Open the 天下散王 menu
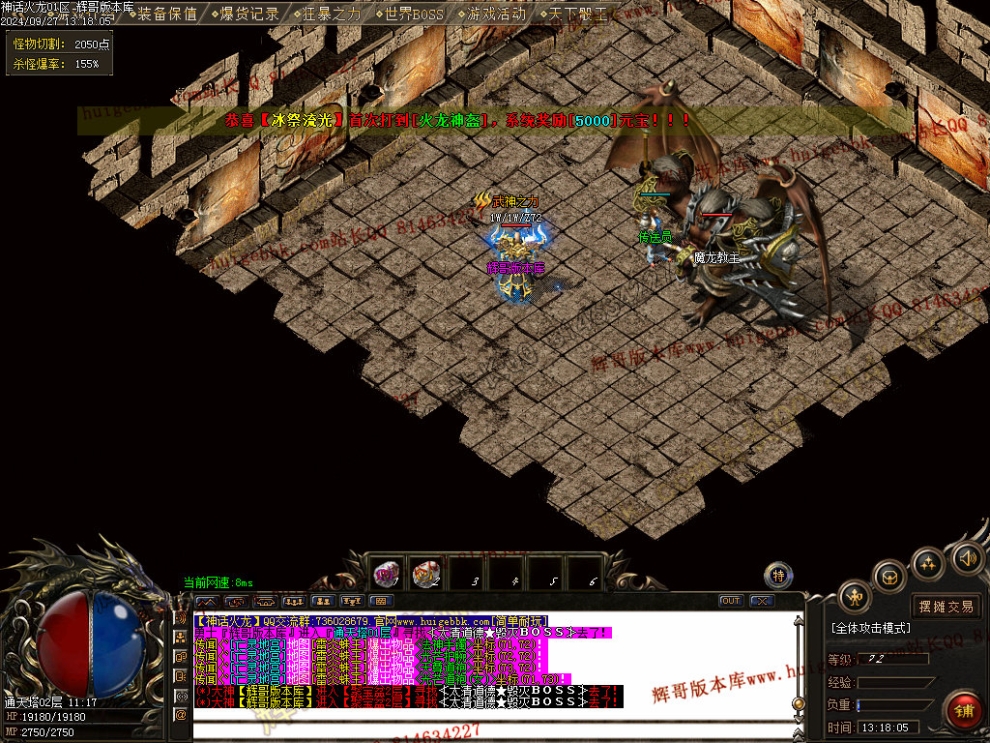This screenshot has height=743, width=990. pos(577,14)
